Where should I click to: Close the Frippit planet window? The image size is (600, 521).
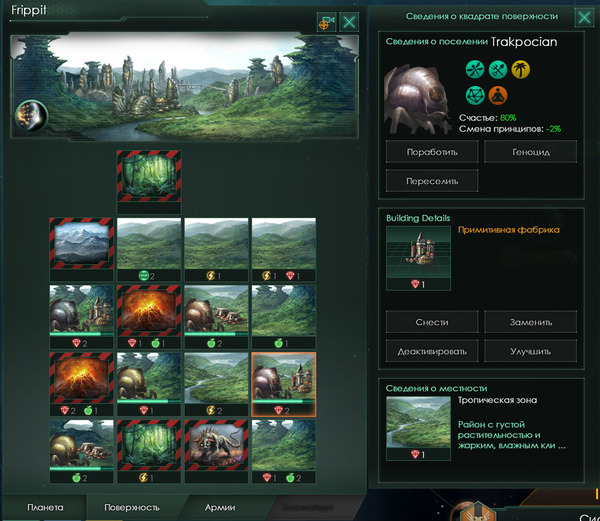coord(350,21)
